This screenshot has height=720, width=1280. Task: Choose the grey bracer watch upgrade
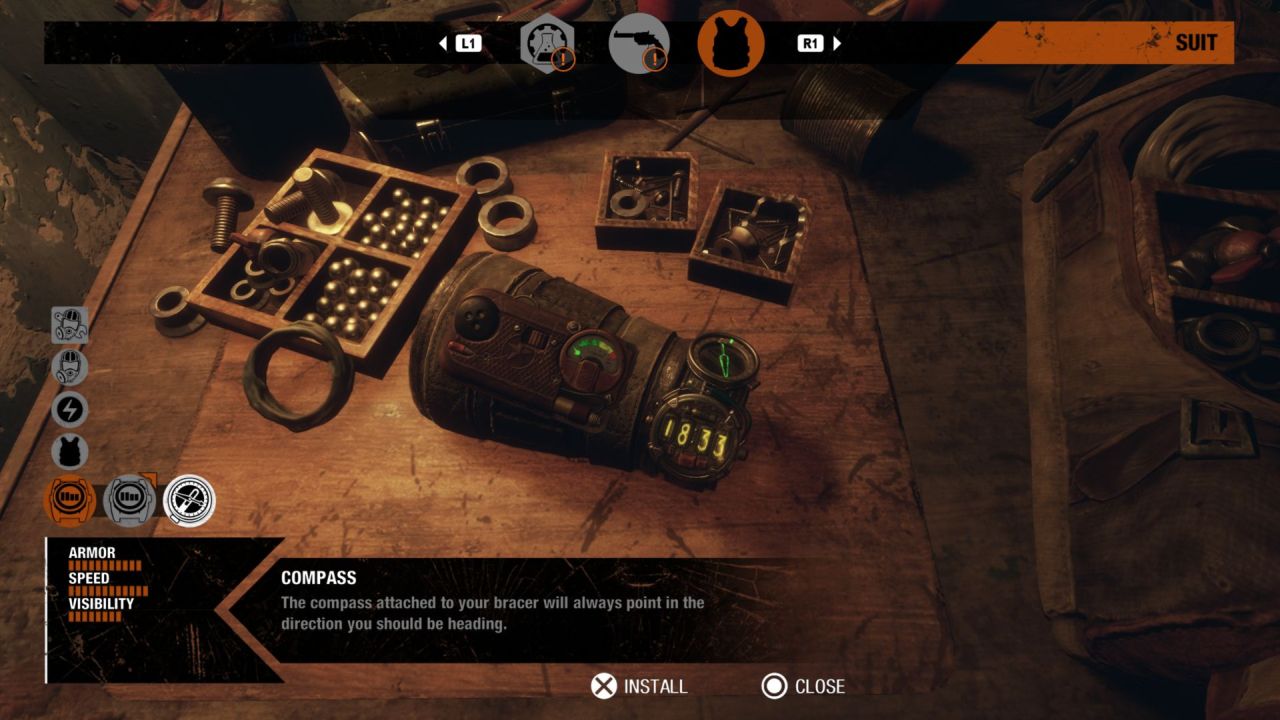pos(130,500)
